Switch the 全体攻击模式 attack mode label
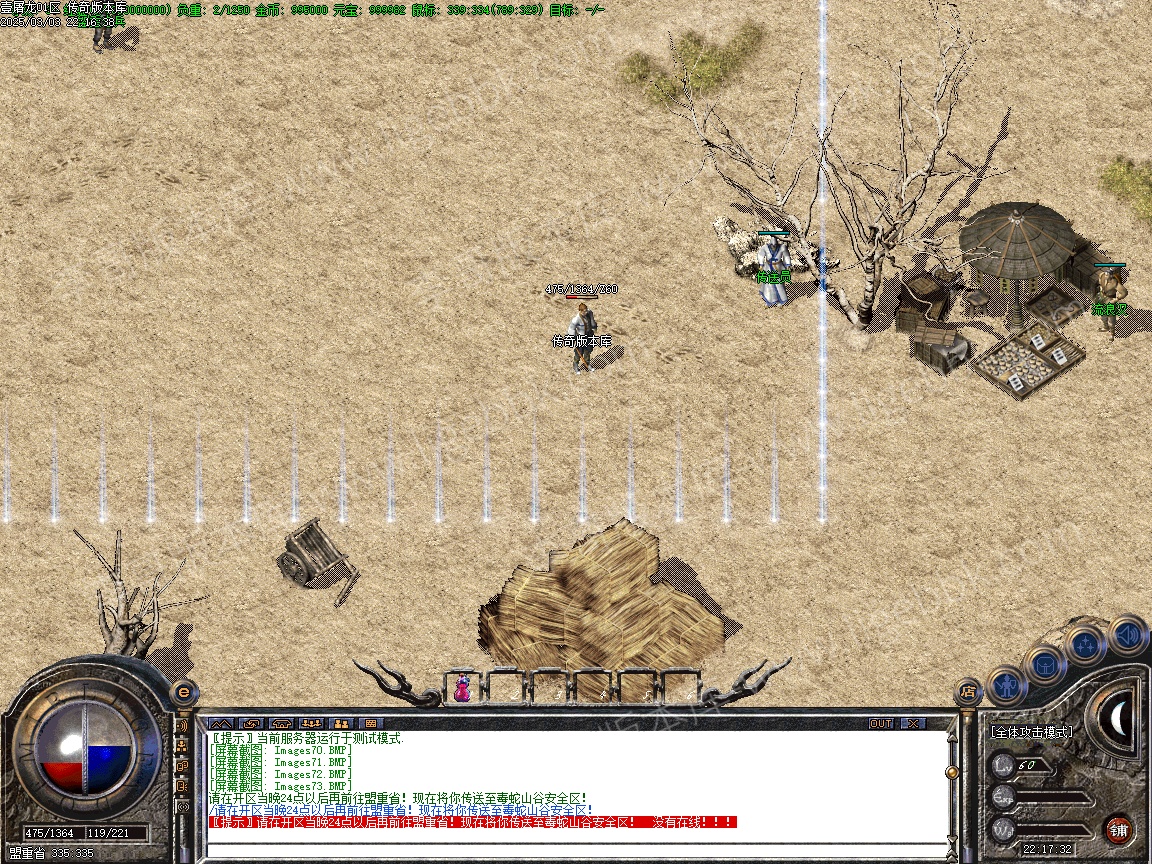The image size is (1152, 864). click(1031, 732)
